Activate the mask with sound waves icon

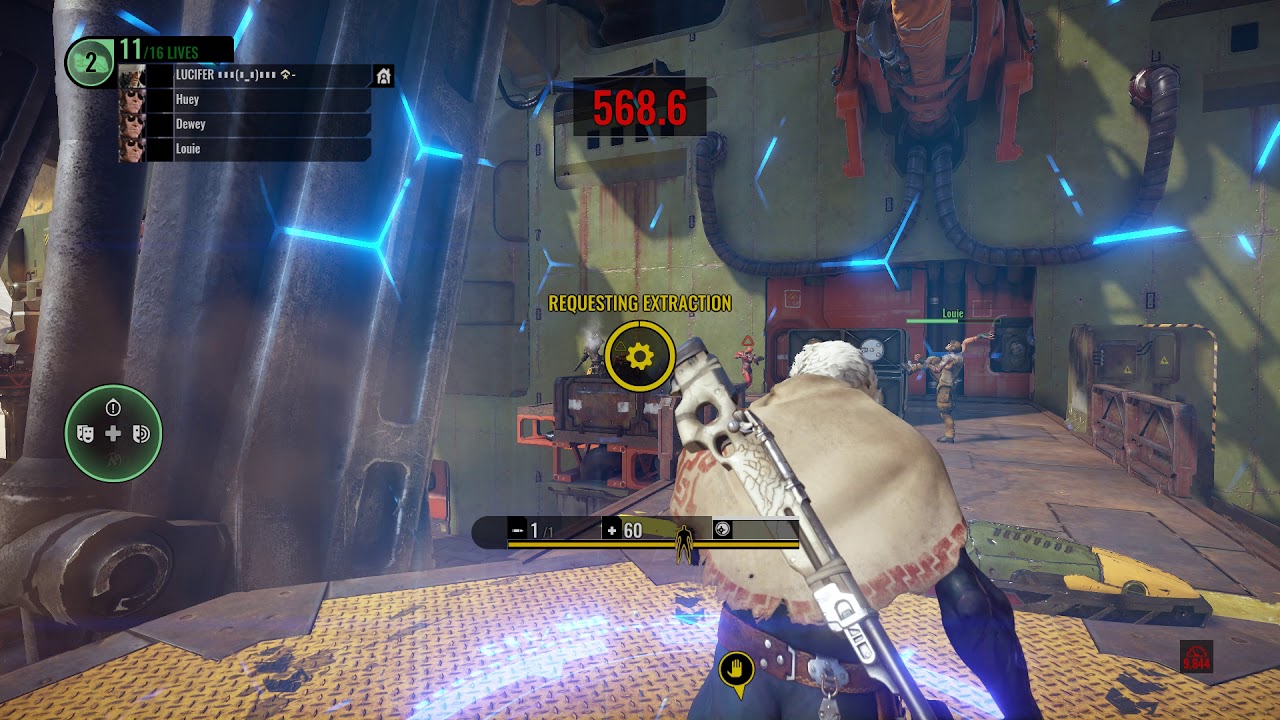pos(140,433)
